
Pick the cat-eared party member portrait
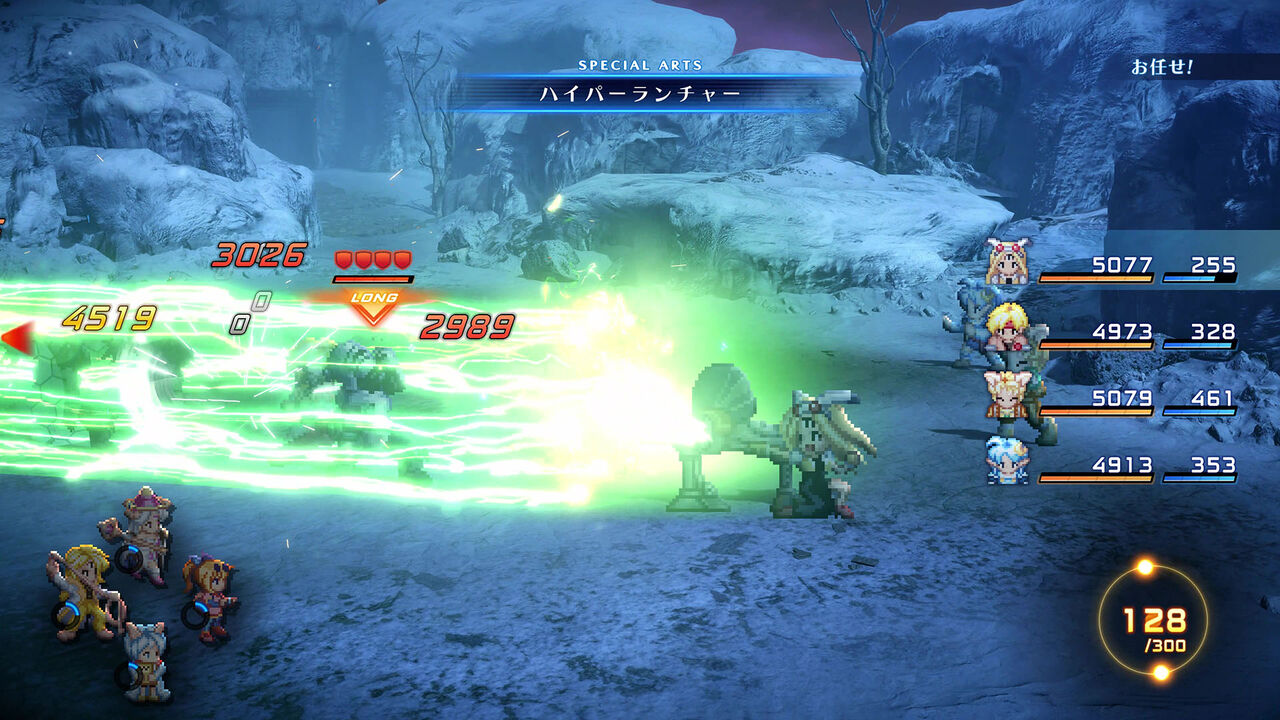click(1006, 395)
